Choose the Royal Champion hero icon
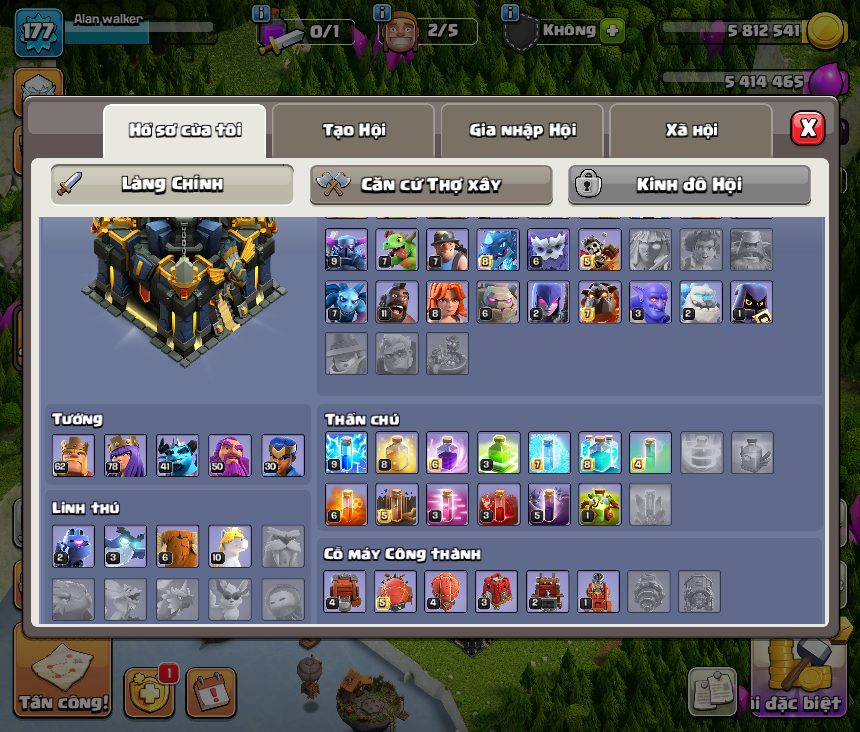 click(x=283, y=455)
